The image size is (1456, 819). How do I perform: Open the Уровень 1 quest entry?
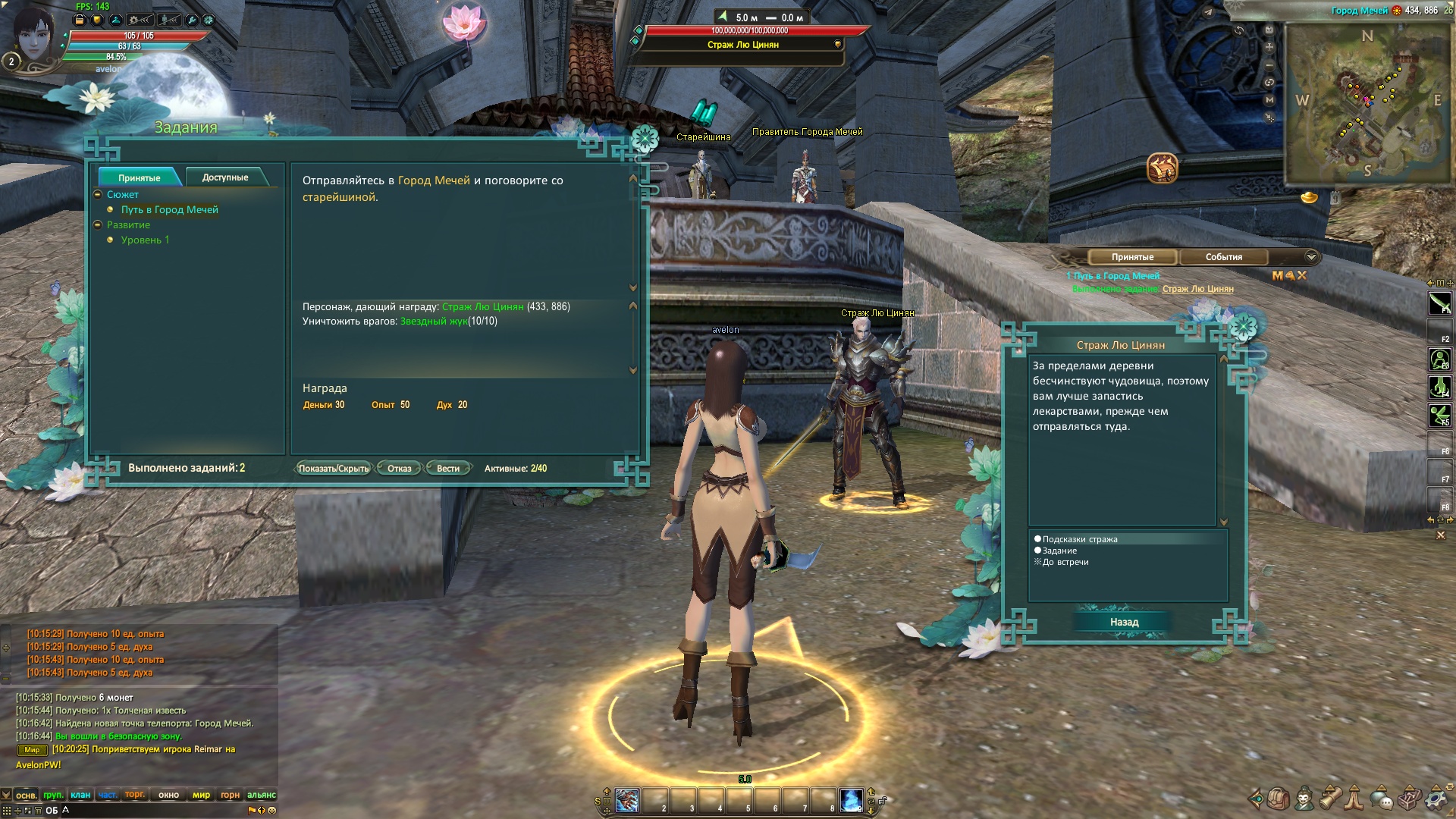(145, 240)
